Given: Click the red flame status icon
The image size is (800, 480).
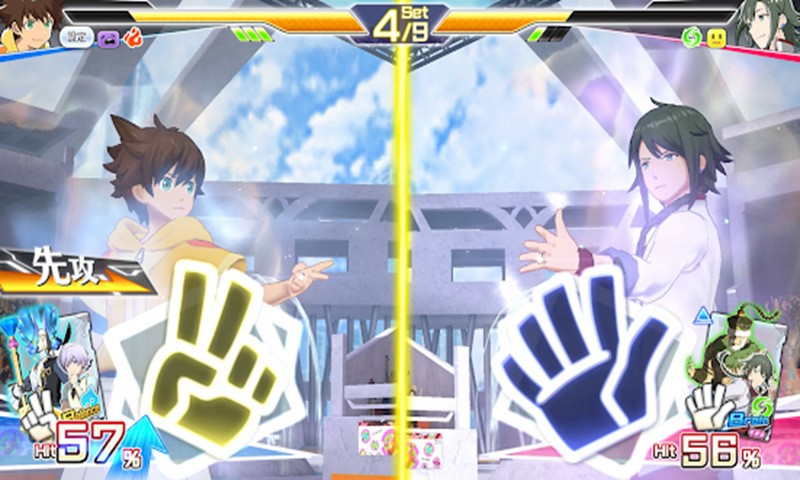Looking at the screenshot, I should coord(132,38).
